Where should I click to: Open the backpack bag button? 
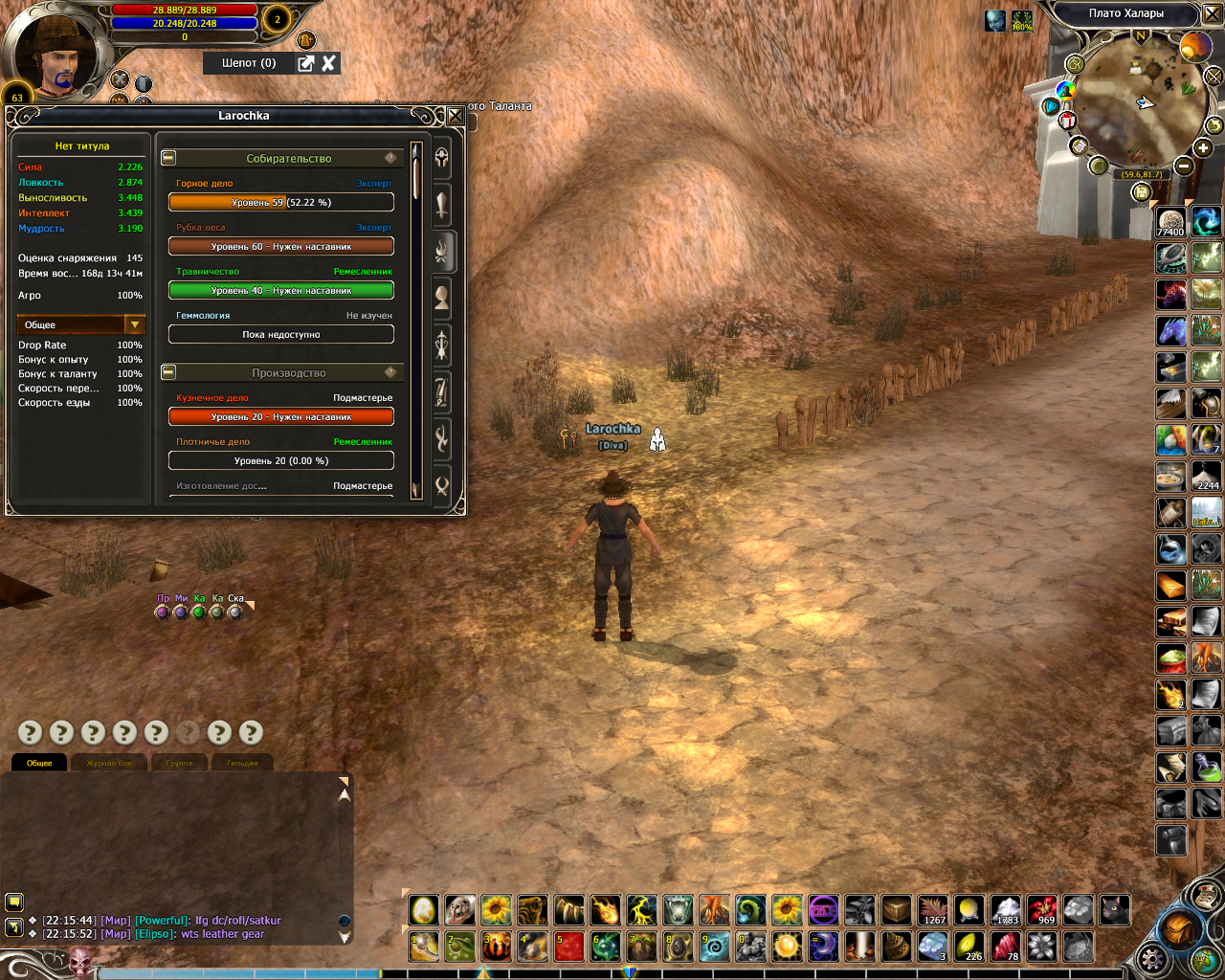pos(1178,929)
